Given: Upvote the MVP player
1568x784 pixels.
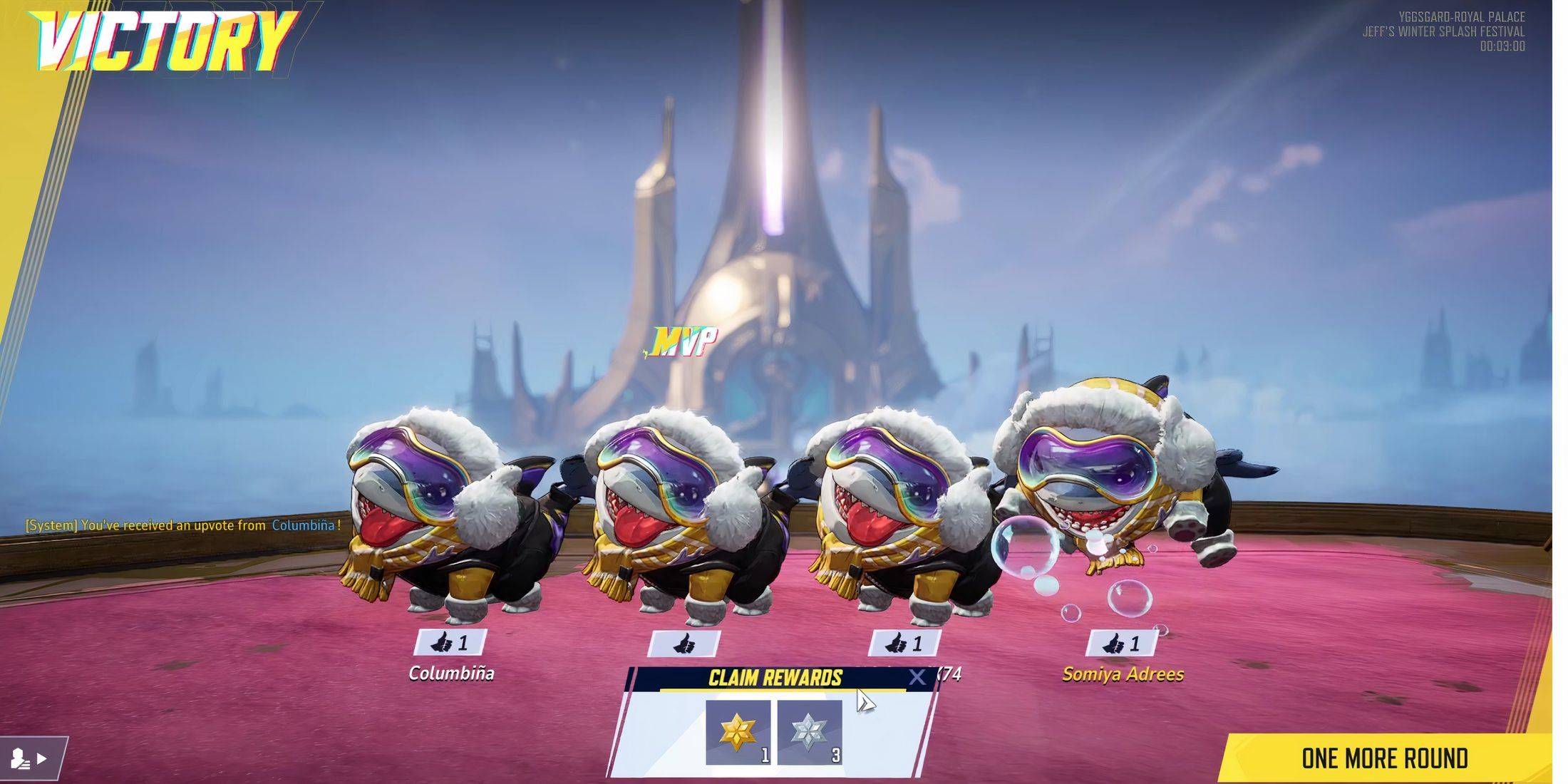Looking at the screenshot, I should tap(684, 644).
